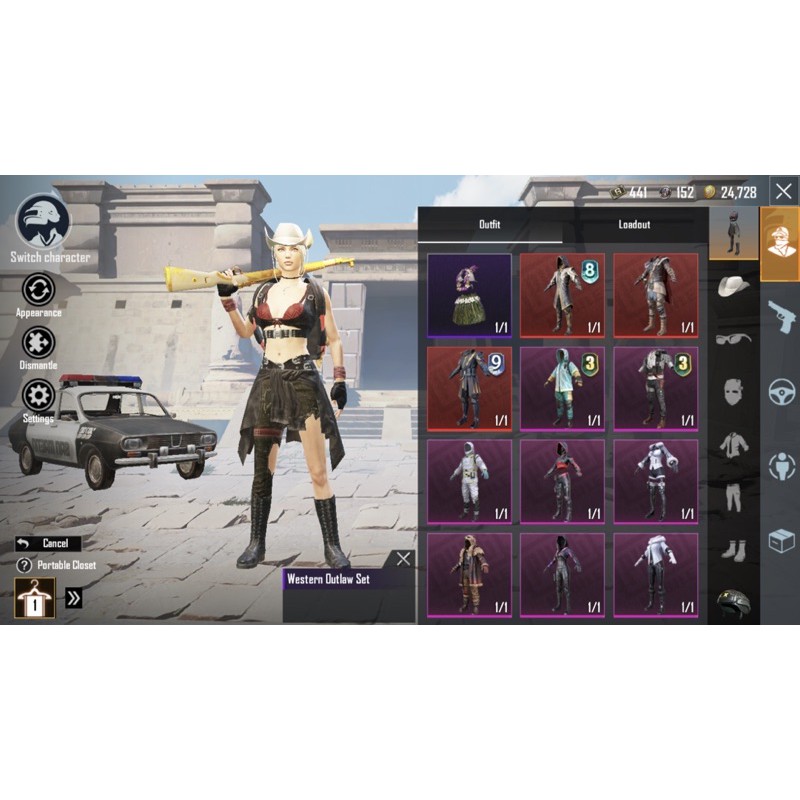Open the glasses category
800x800 pixels.
pos(733,338)
